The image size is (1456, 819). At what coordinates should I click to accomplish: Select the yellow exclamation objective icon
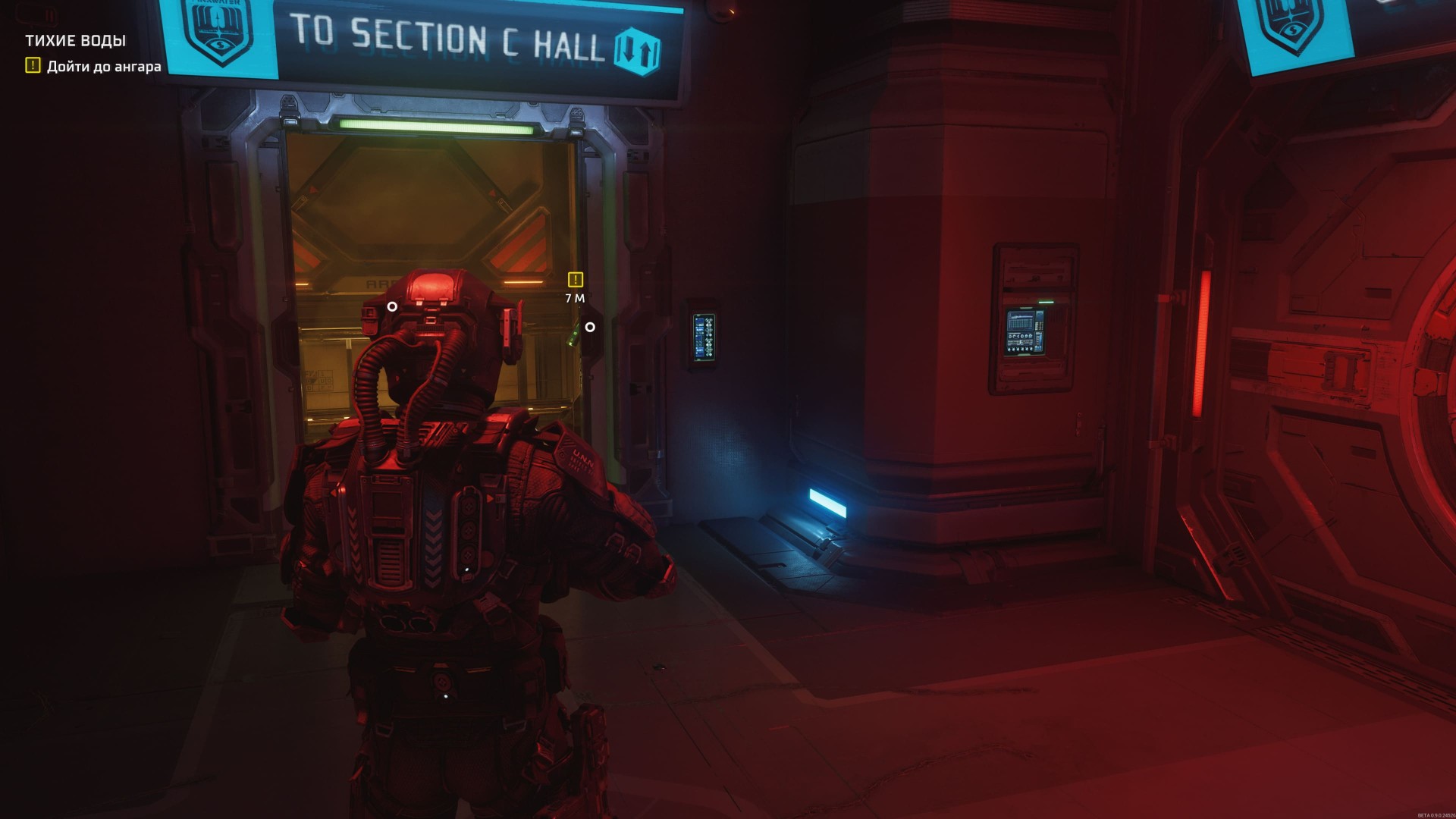coord(32,67)
